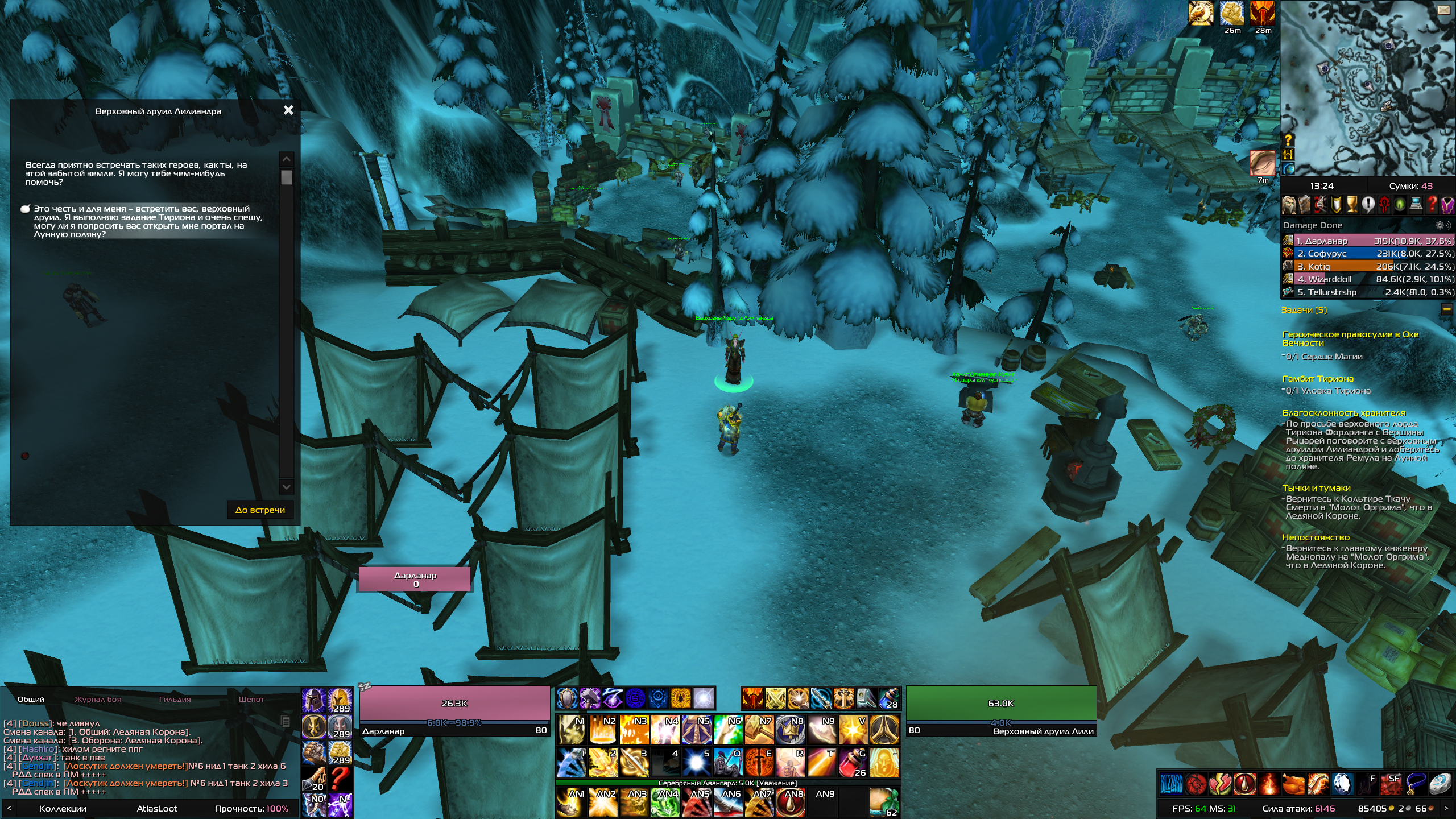Switch to the Журнал боя chat tab
1456x819 pixels.
pos(98,699)
